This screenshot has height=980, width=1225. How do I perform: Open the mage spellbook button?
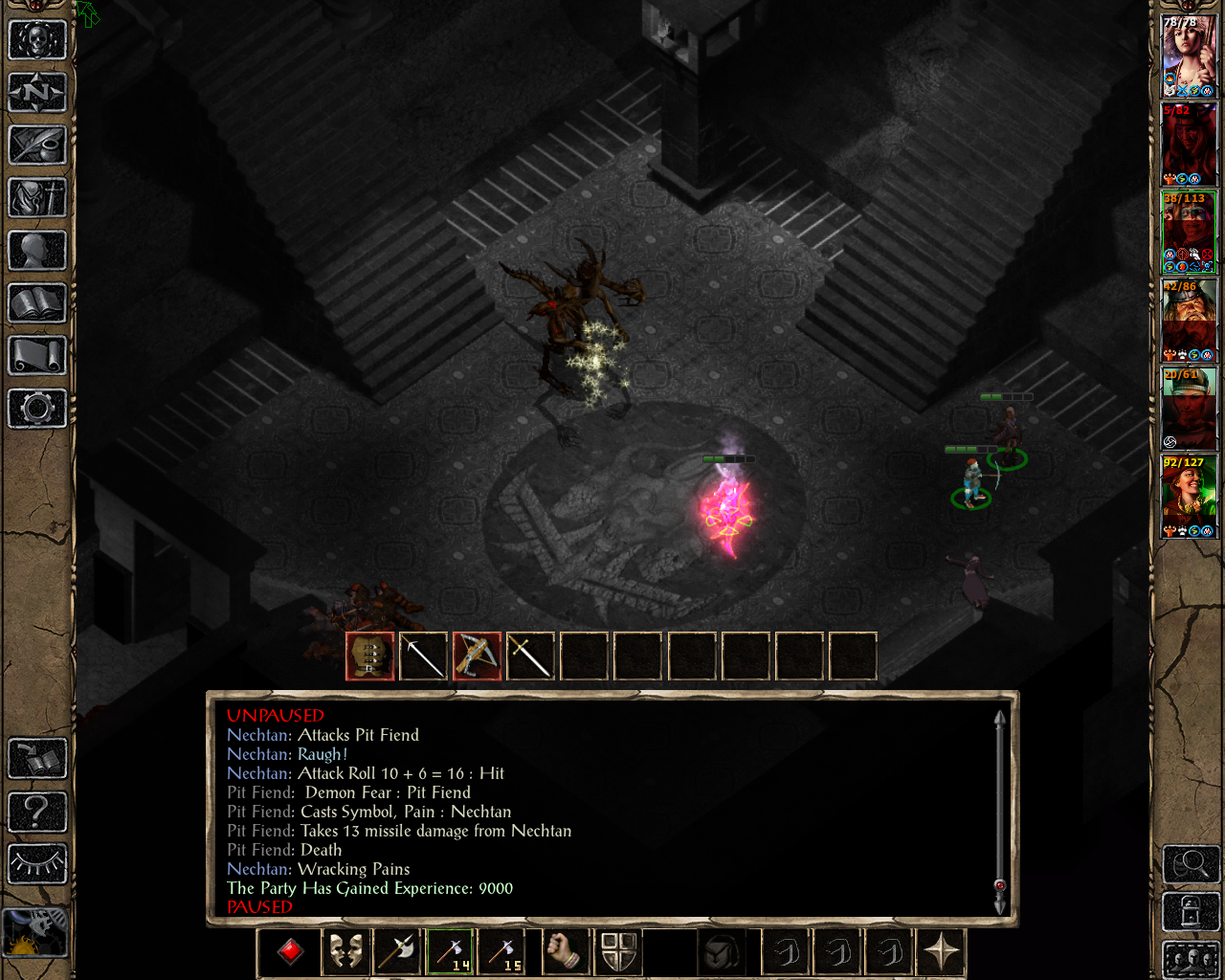pos(37,303)
